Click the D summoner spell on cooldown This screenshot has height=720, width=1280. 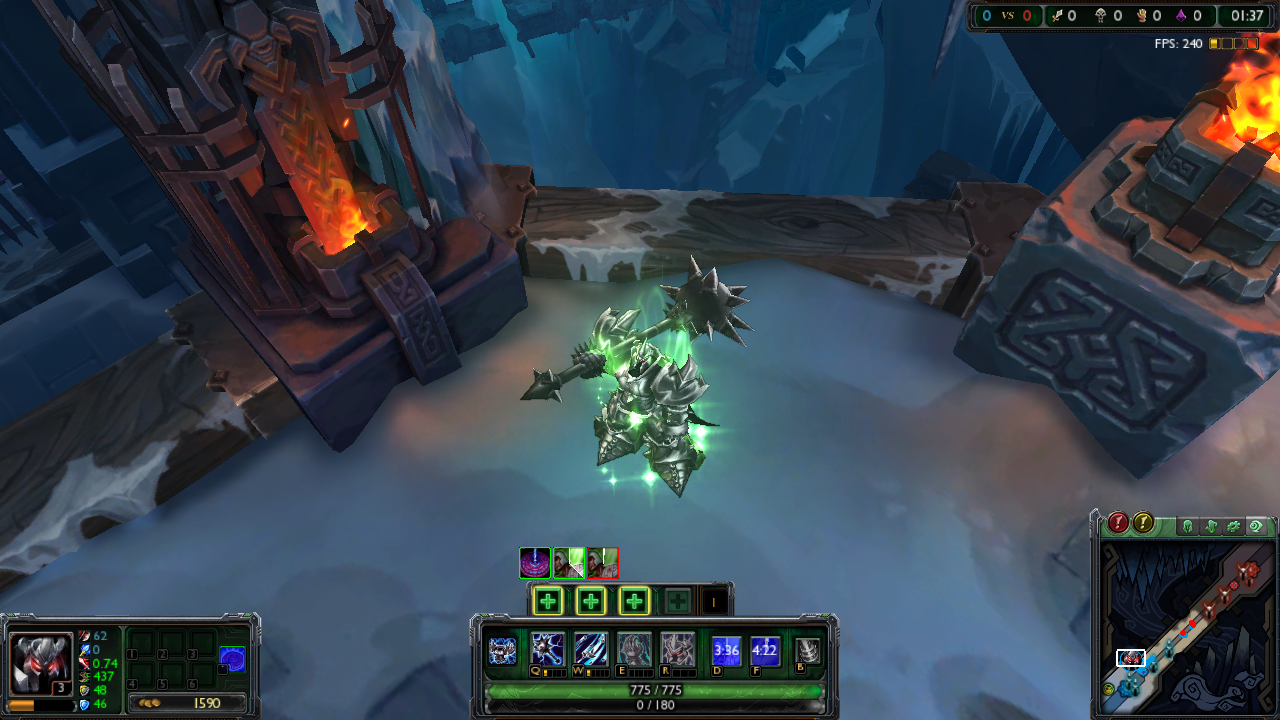726,649
